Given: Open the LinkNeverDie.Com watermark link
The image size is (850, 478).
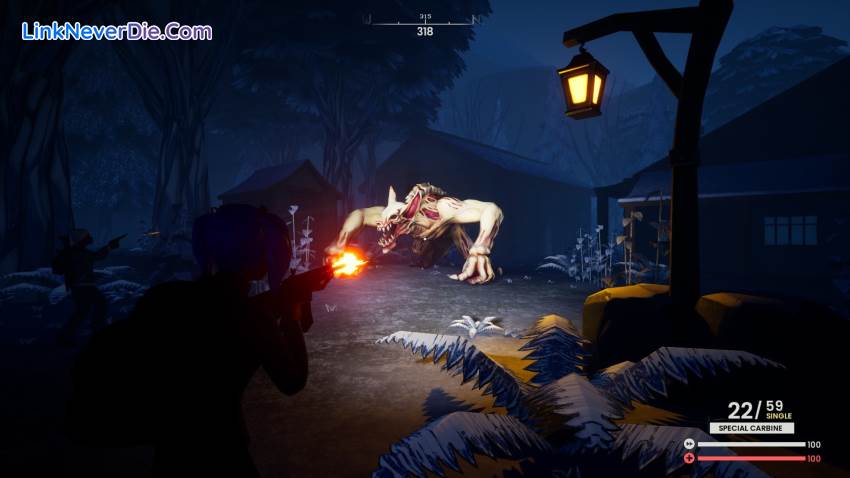Looking at the screenshot, I should click(x=117, y=31).
